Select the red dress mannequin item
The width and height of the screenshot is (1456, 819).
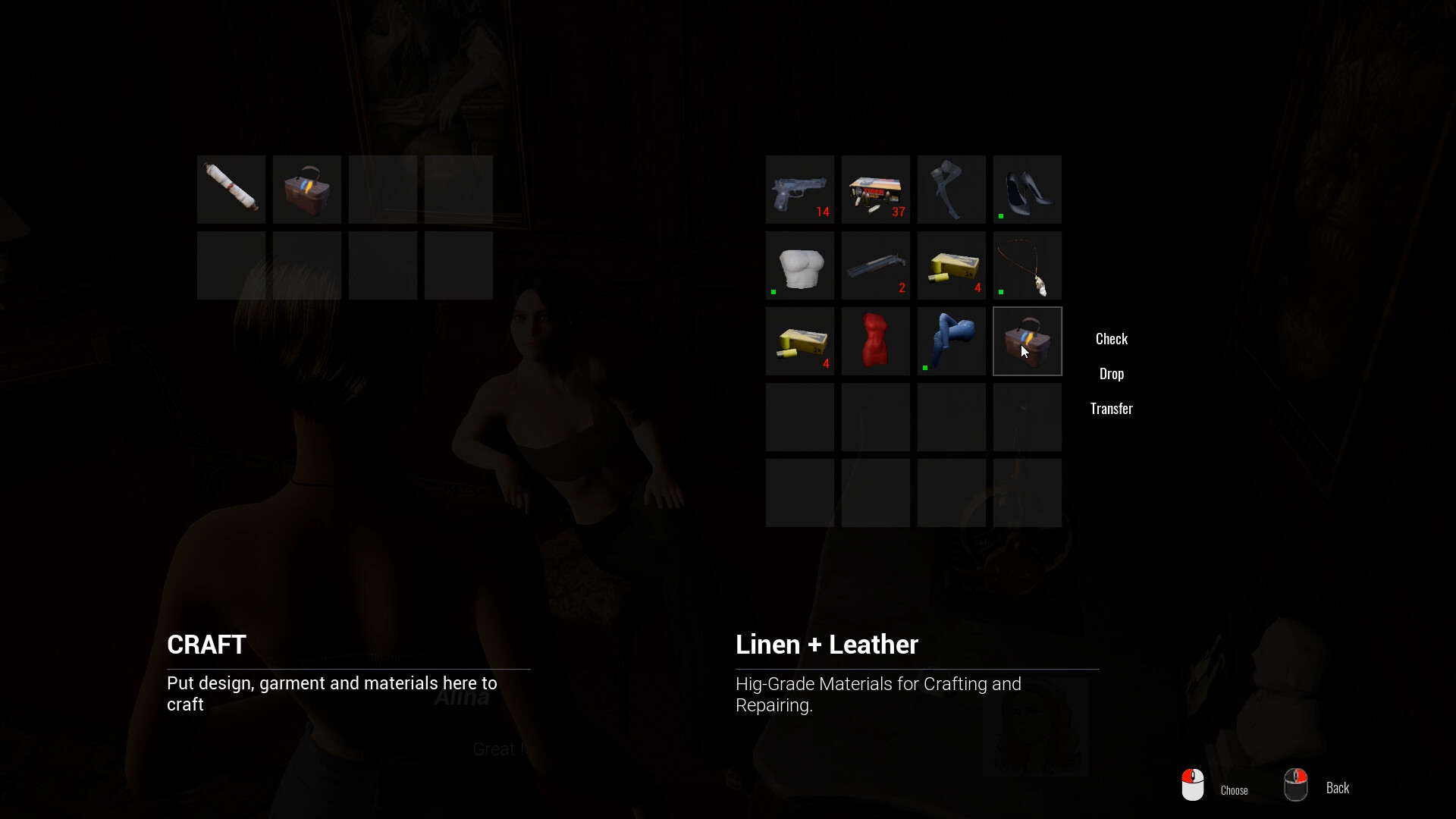pyautogui.click(x=876, y=341)
